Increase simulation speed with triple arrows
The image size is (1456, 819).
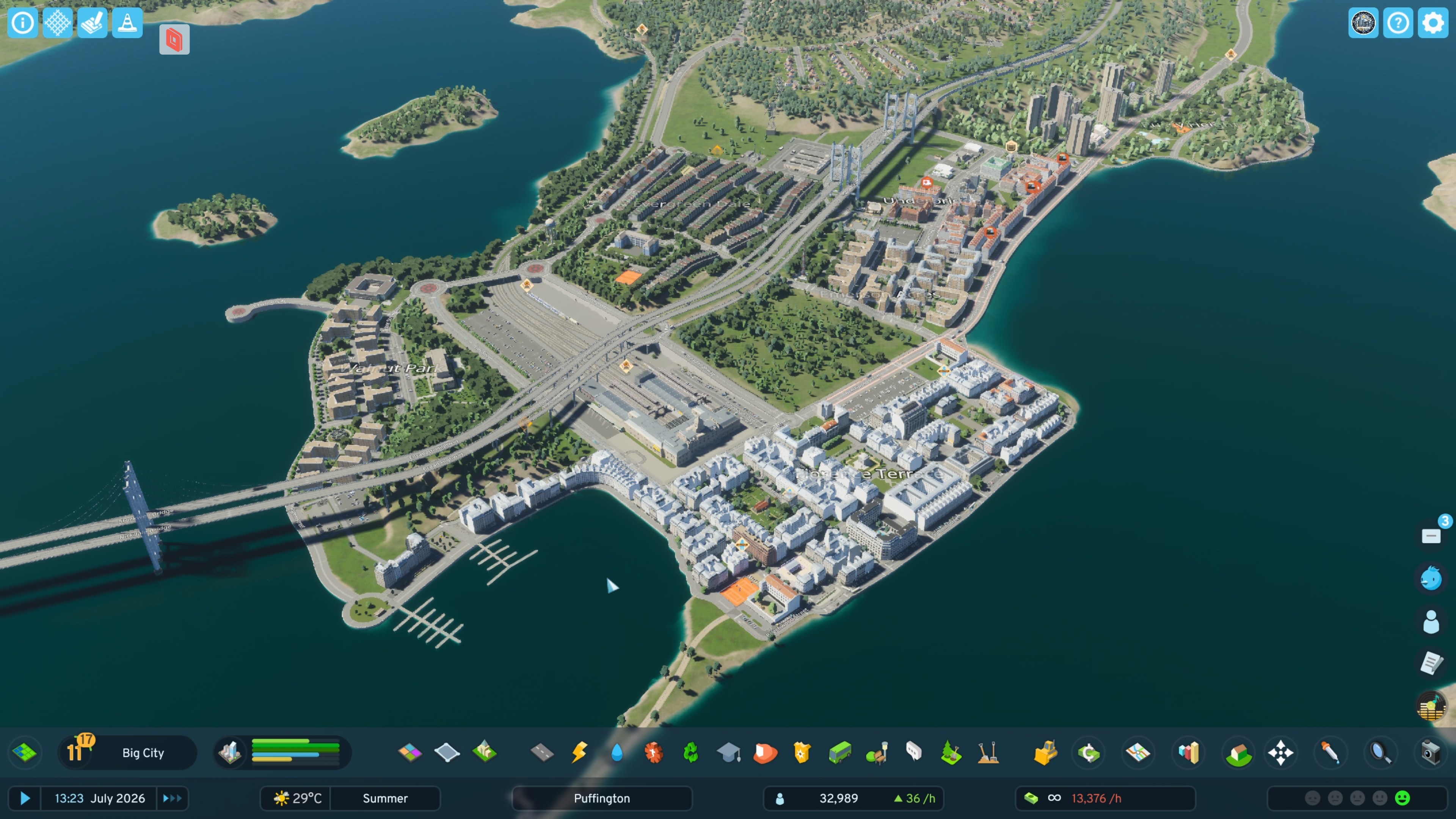[x=173, y=798]
